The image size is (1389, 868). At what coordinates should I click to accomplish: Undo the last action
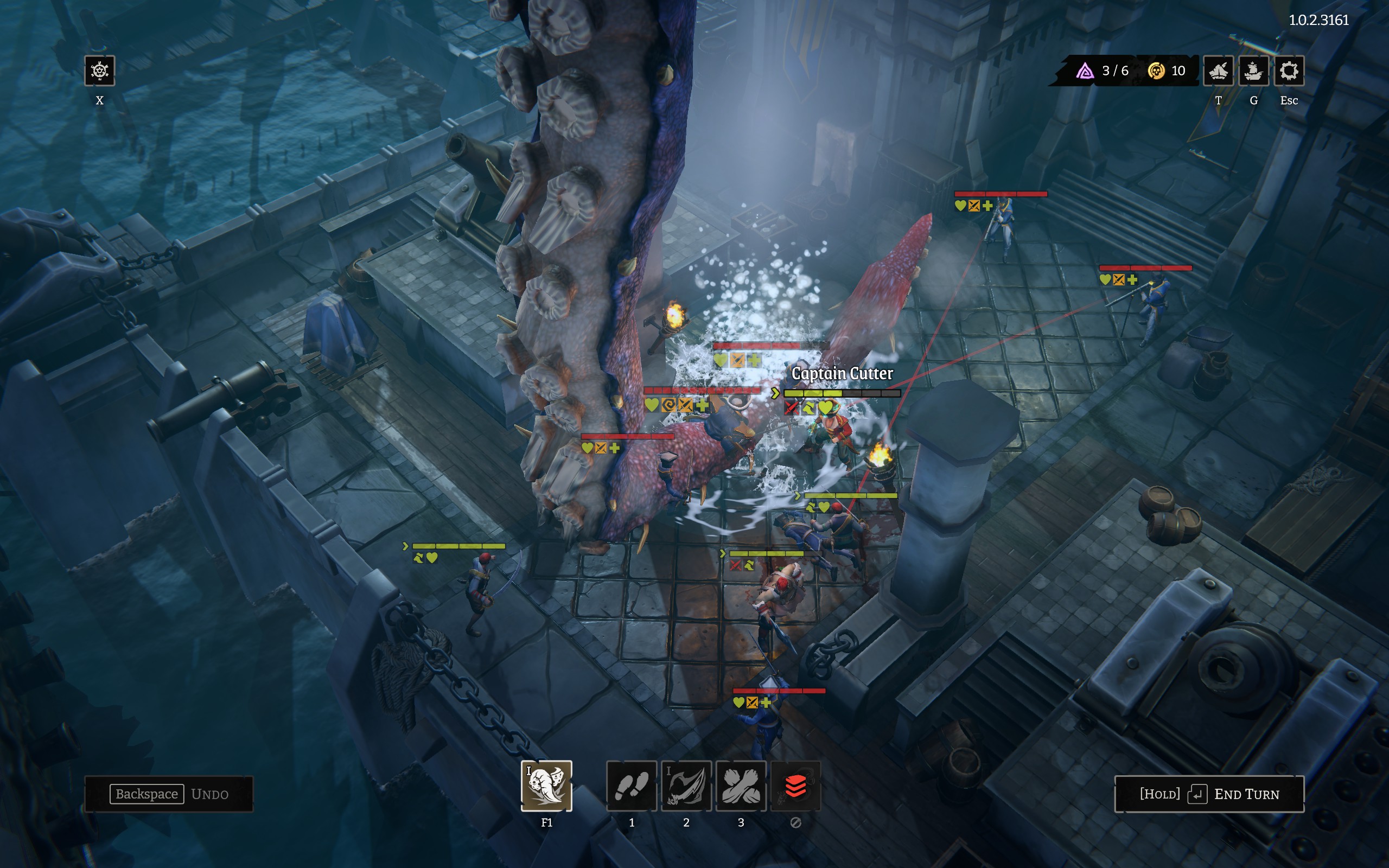[169, 794]
